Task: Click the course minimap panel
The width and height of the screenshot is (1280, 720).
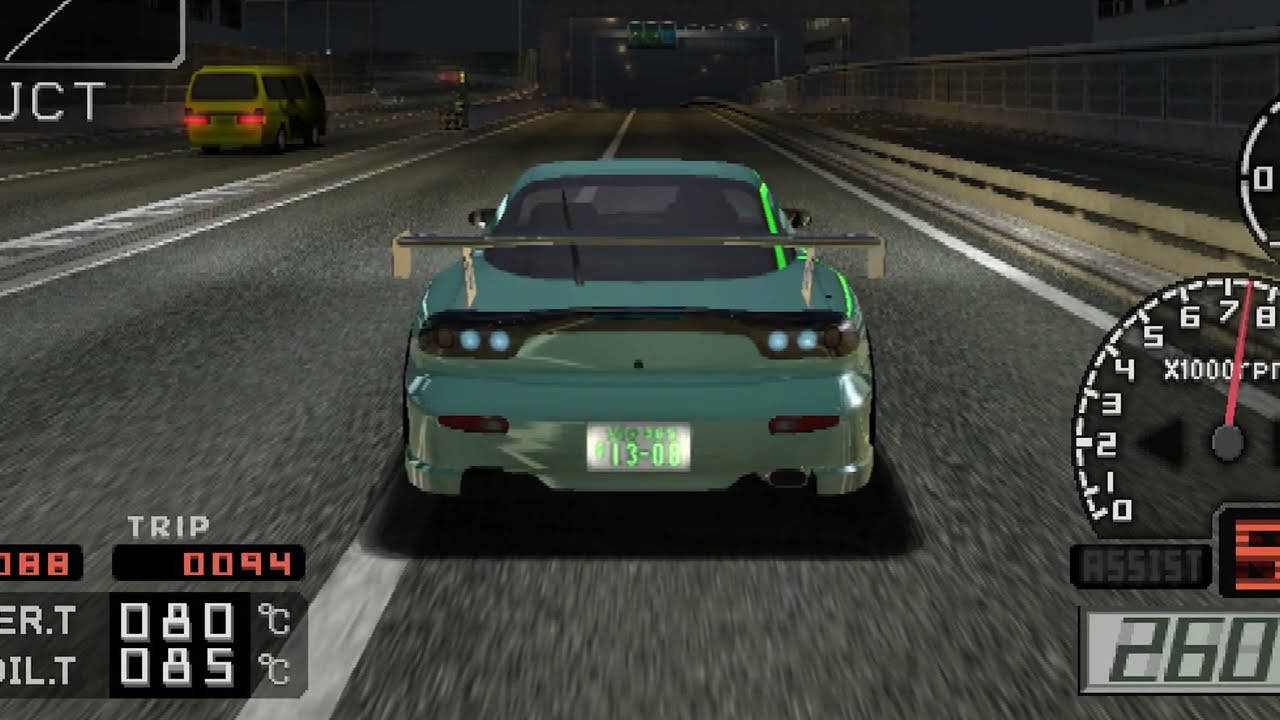Action: click(x=90, y=31)
